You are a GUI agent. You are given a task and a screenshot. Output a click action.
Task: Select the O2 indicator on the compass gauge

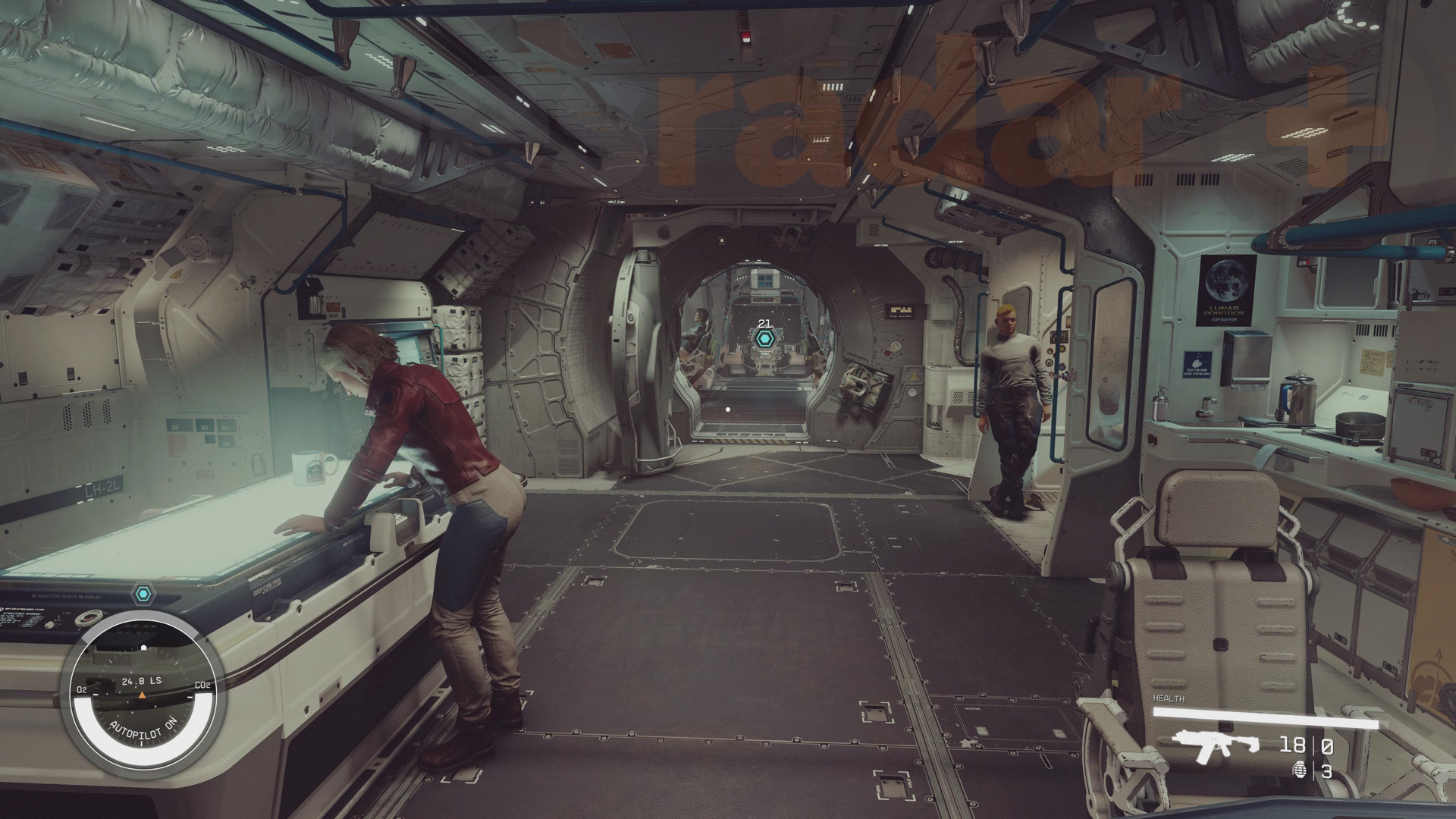[x=80, y=691]
